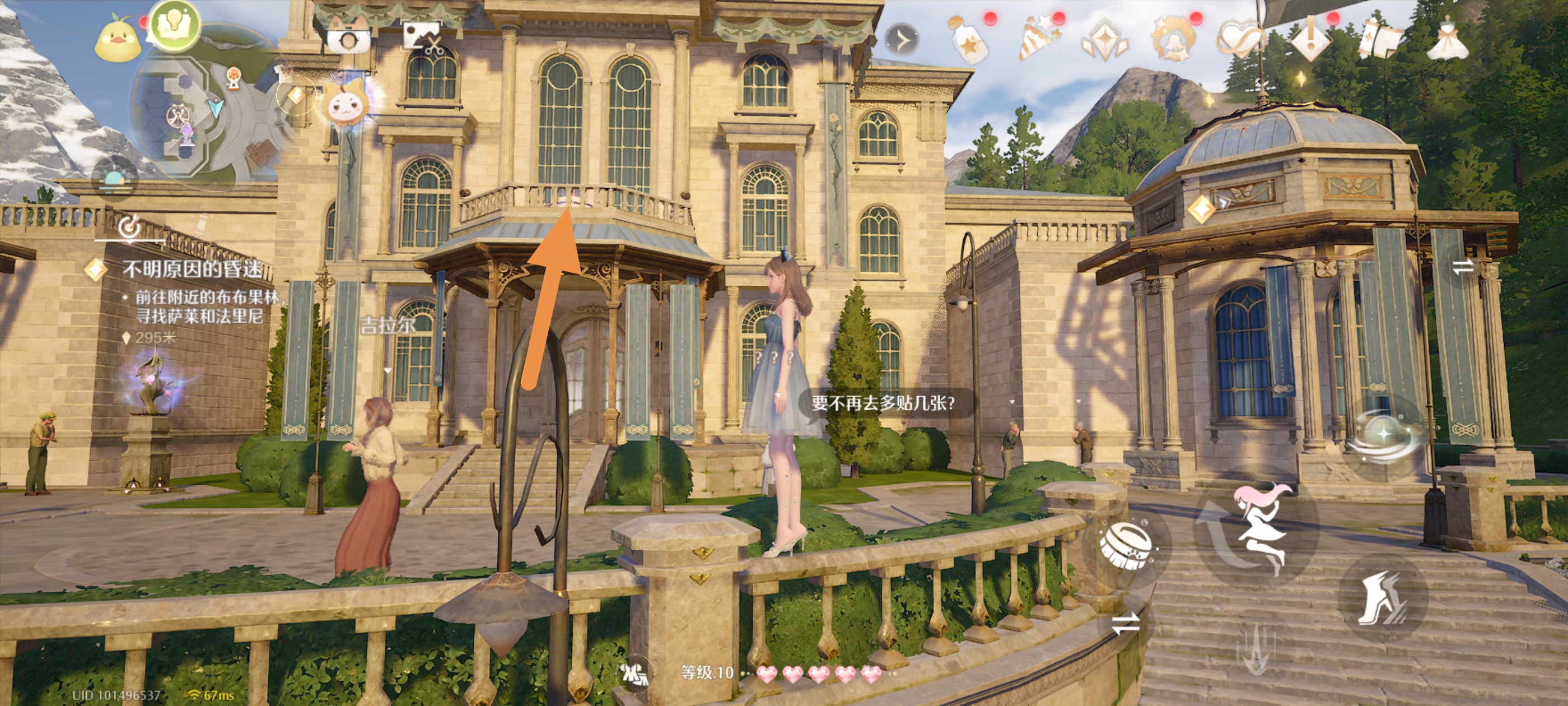Select the tracked quest 不明原因的昏迷
1568x706 pixels.
click(191, 268)
